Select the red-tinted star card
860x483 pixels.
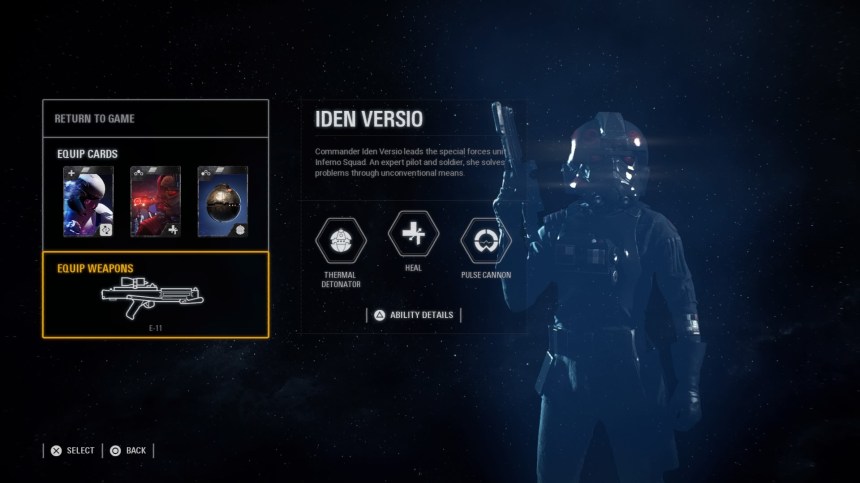click(155, 201)
